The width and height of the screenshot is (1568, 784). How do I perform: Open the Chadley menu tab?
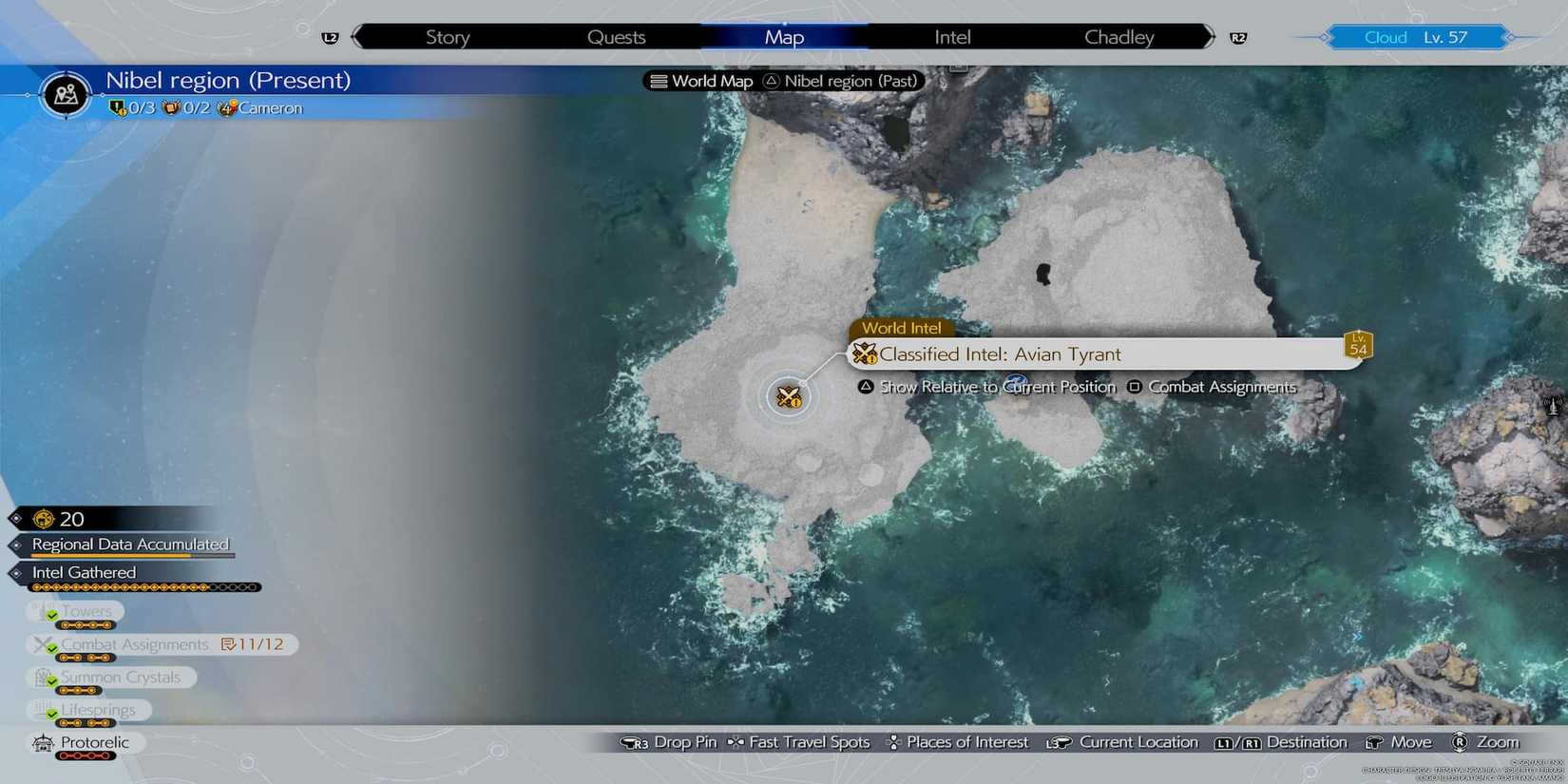point(1119,36)
